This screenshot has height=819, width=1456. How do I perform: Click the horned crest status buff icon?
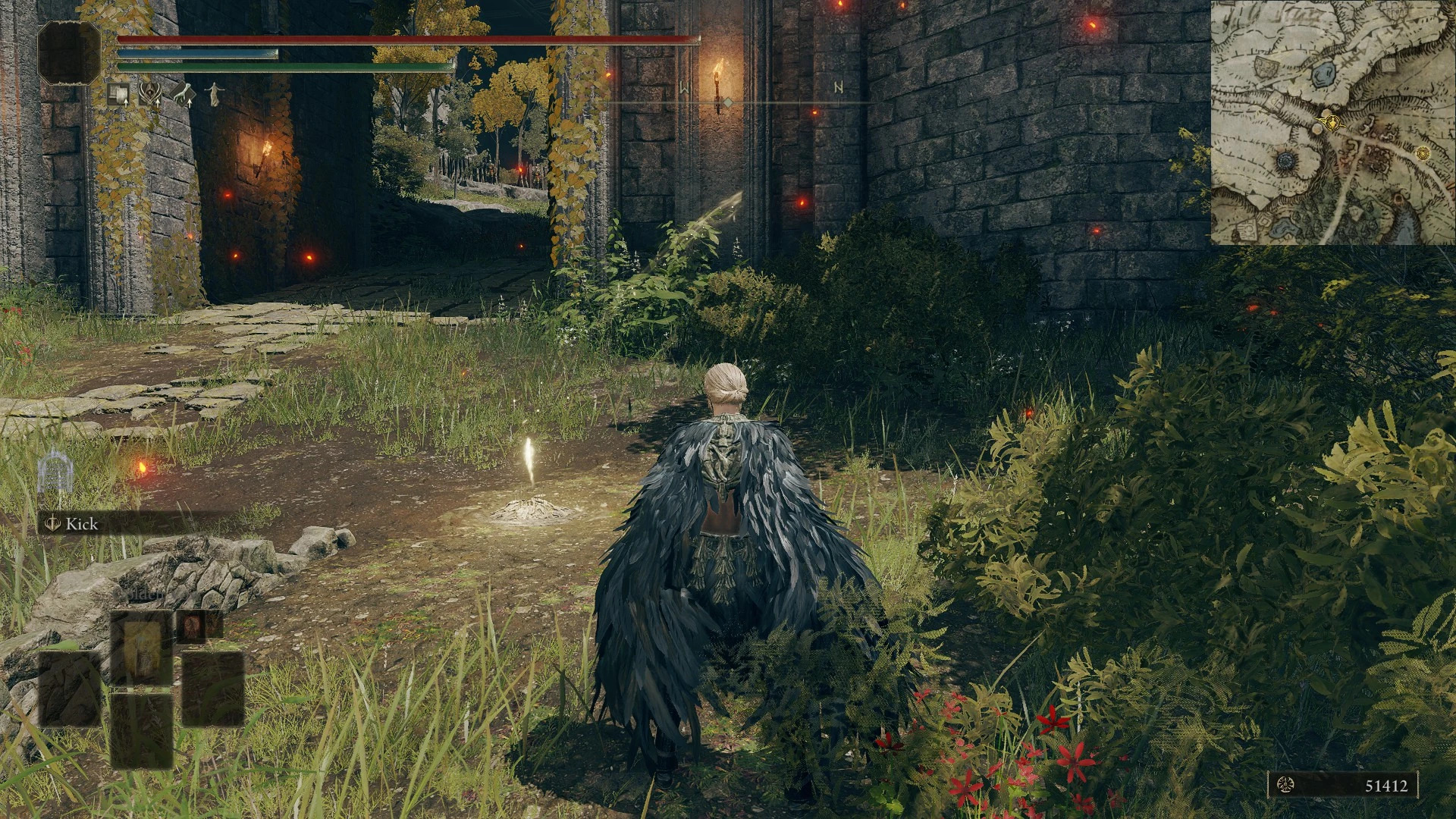pos(149,94)
